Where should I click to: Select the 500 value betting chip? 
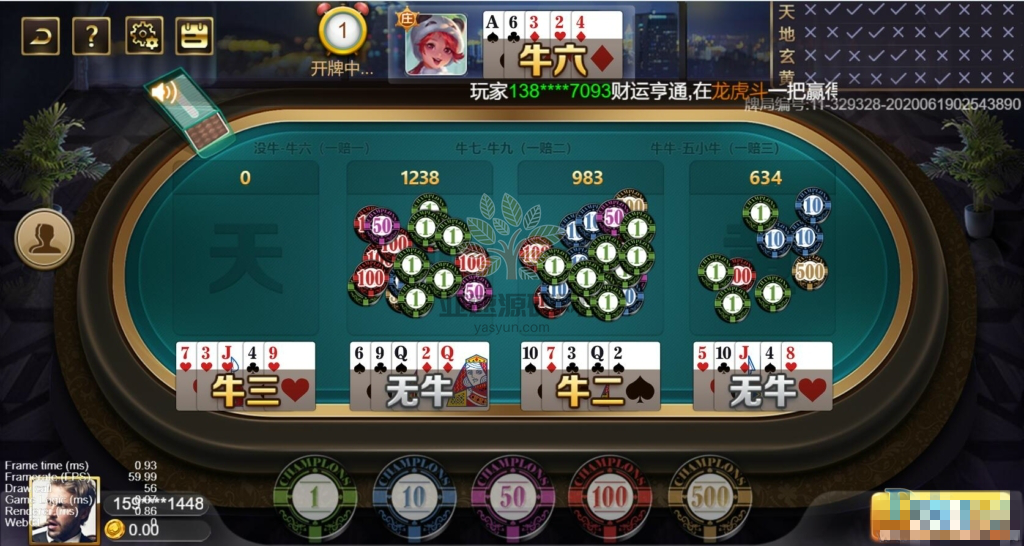click(x=710, y=496)
